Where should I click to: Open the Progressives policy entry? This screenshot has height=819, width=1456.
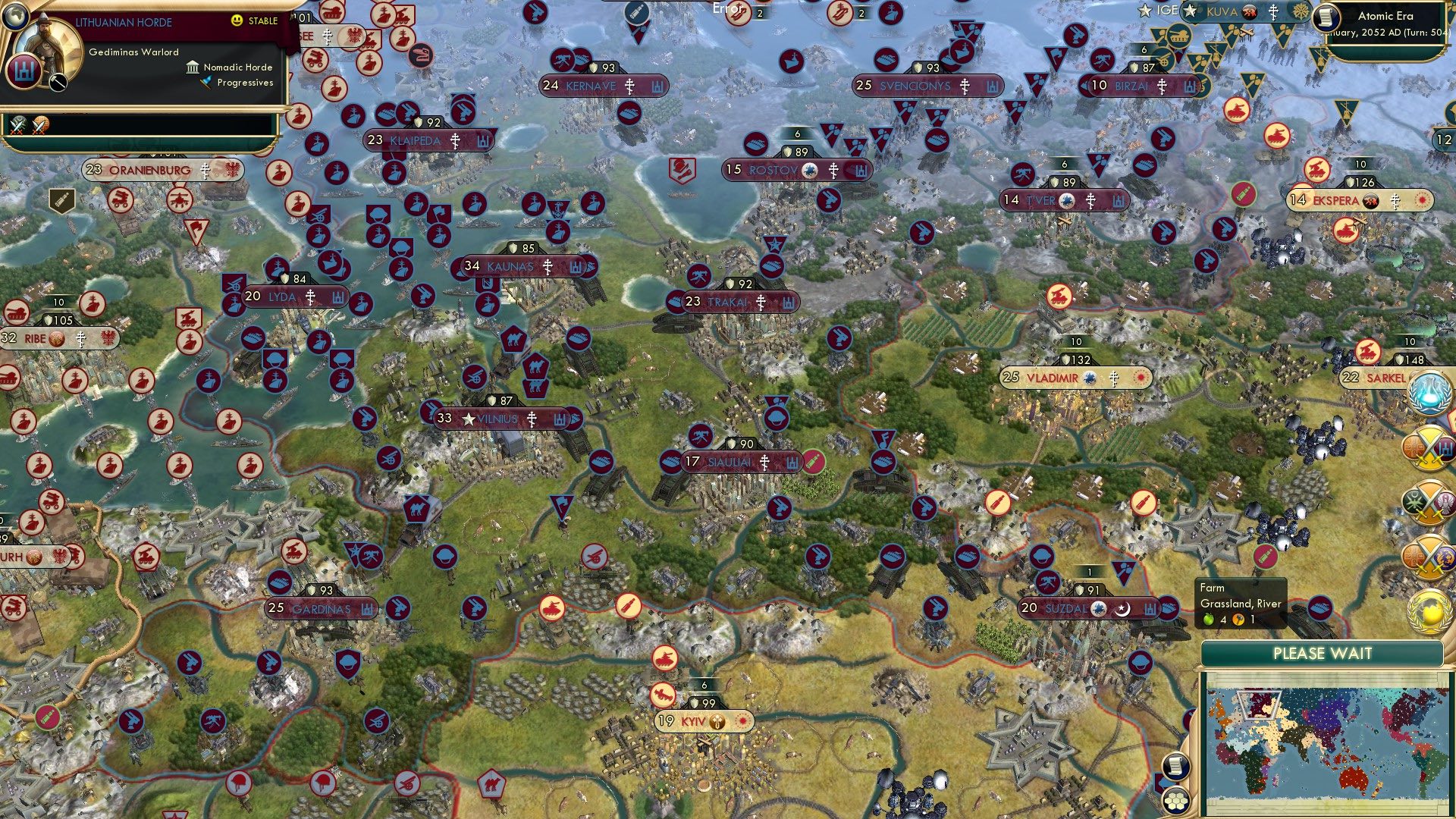click(241, 83)
